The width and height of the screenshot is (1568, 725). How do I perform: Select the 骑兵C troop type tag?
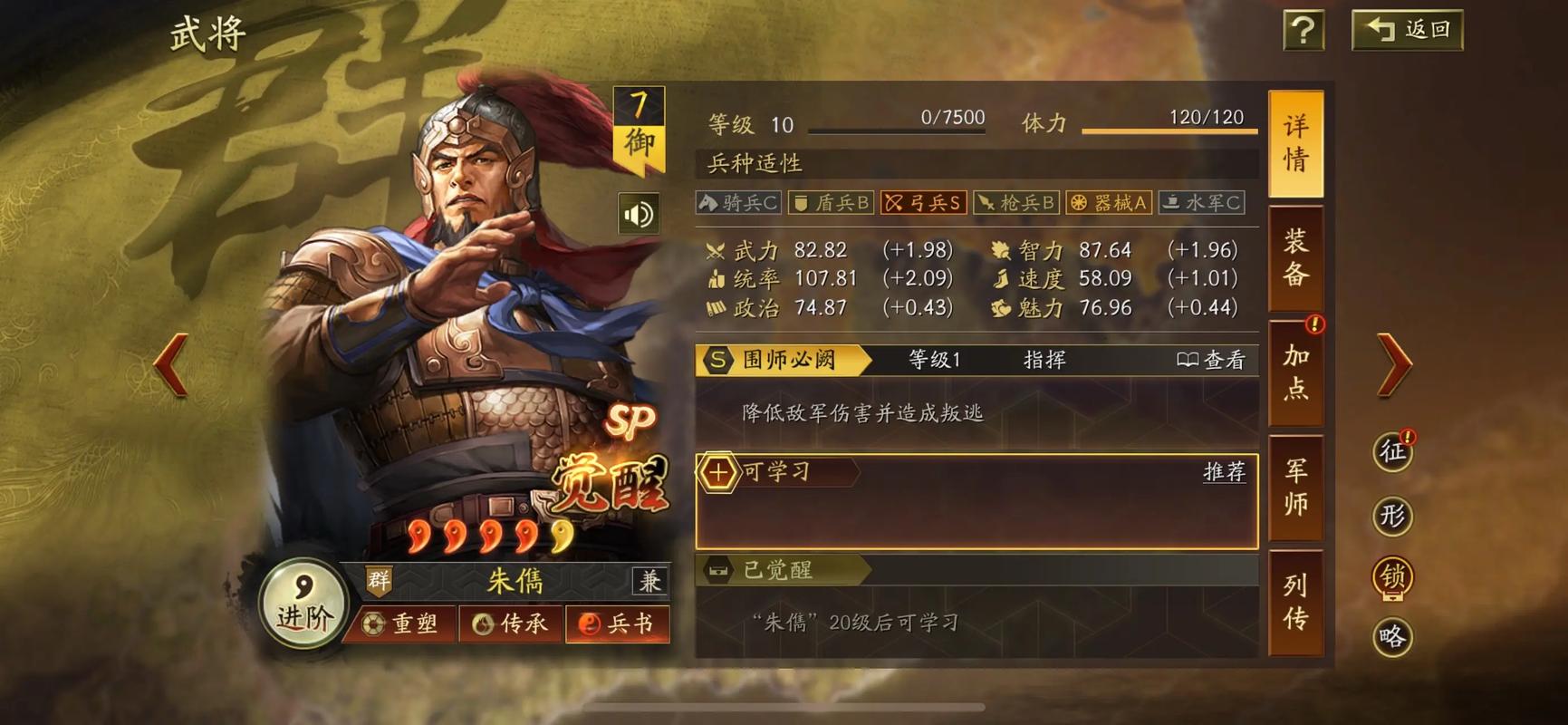tap(736, 203)
